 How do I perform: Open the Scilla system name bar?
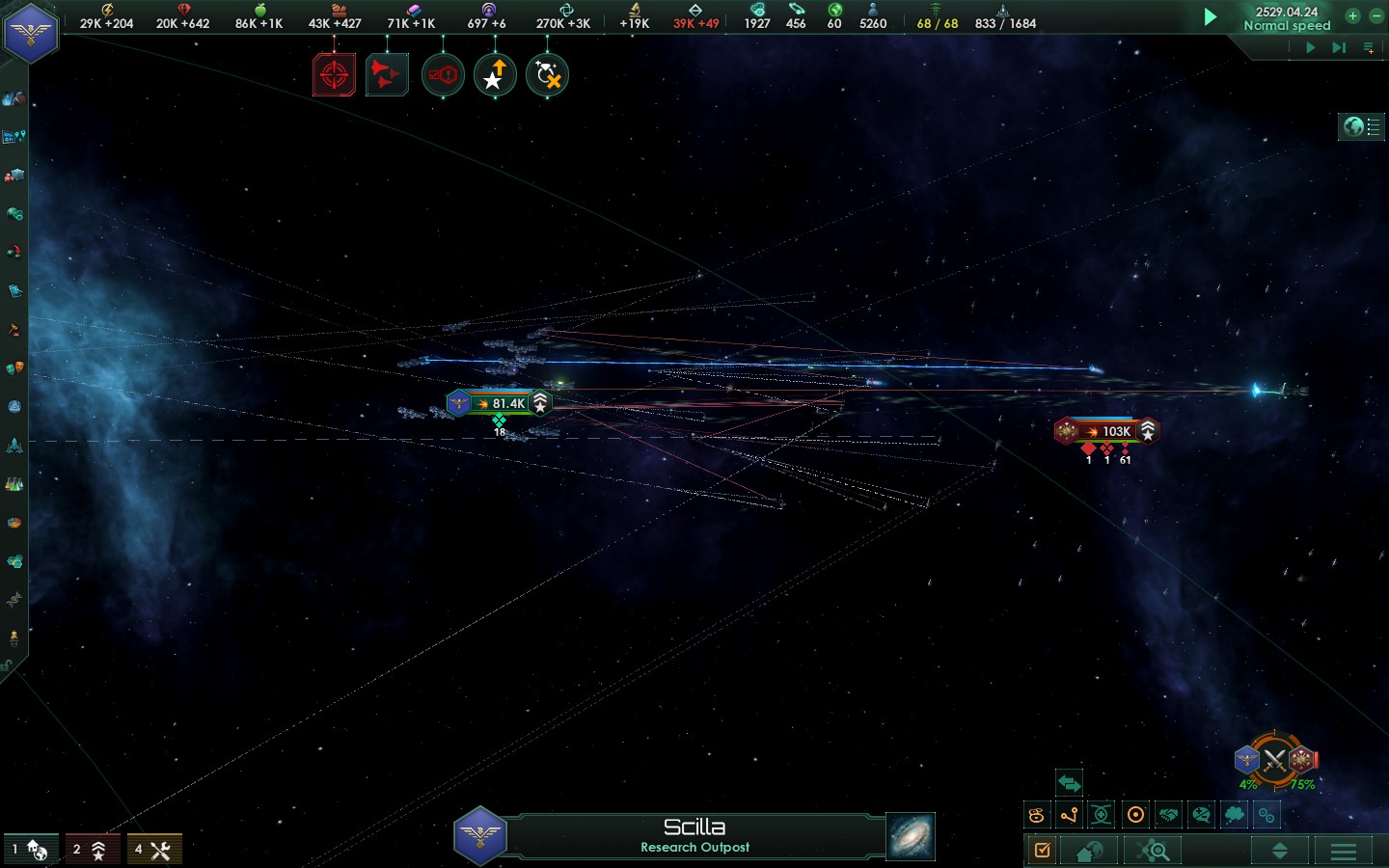(694, 835)
